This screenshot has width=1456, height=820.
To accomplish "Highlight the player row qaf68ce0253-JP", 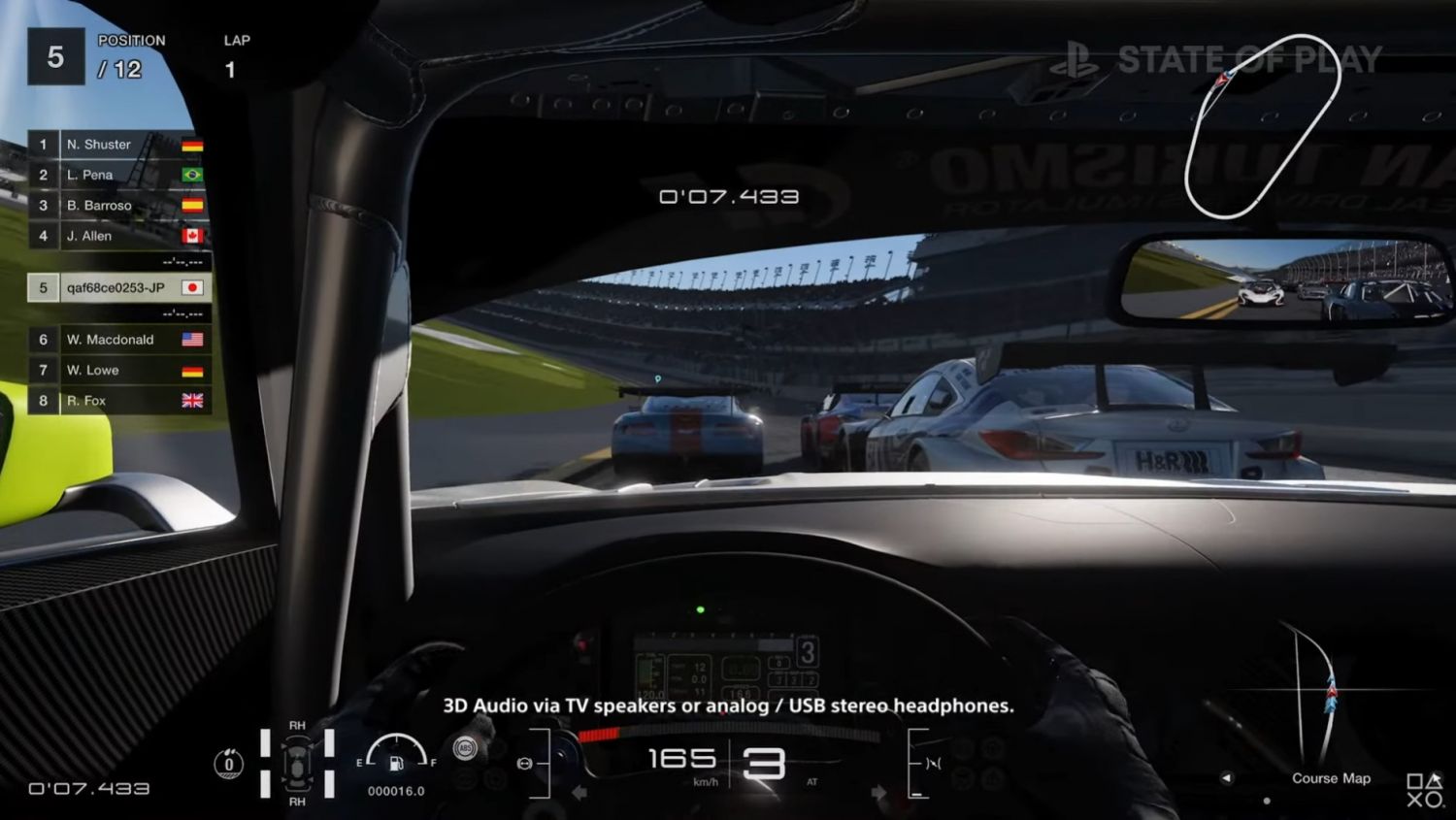I will [x=116, y=288].
